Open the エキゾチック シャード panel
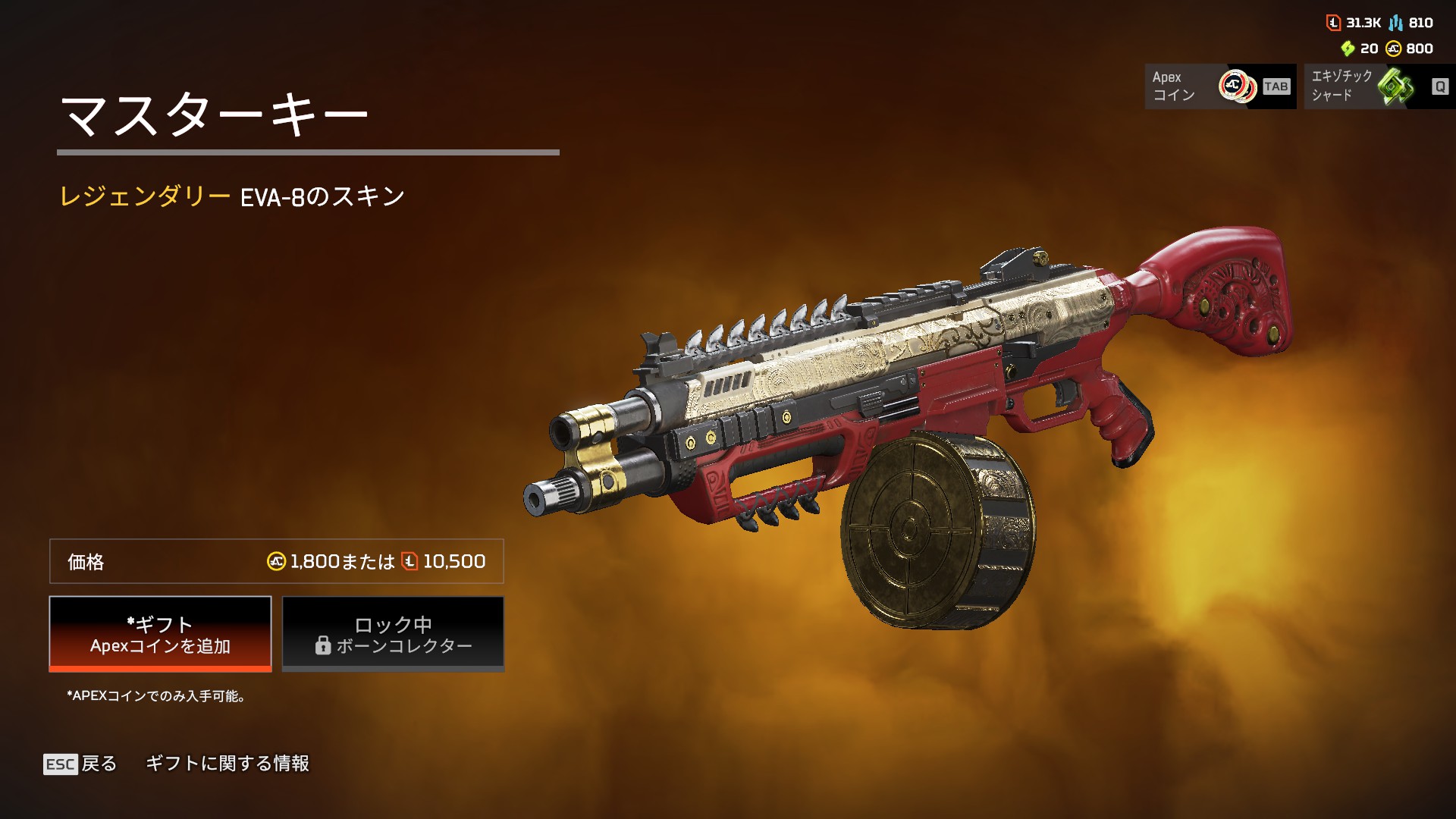The image size is (1456, 819). (x=1379, y=86)
